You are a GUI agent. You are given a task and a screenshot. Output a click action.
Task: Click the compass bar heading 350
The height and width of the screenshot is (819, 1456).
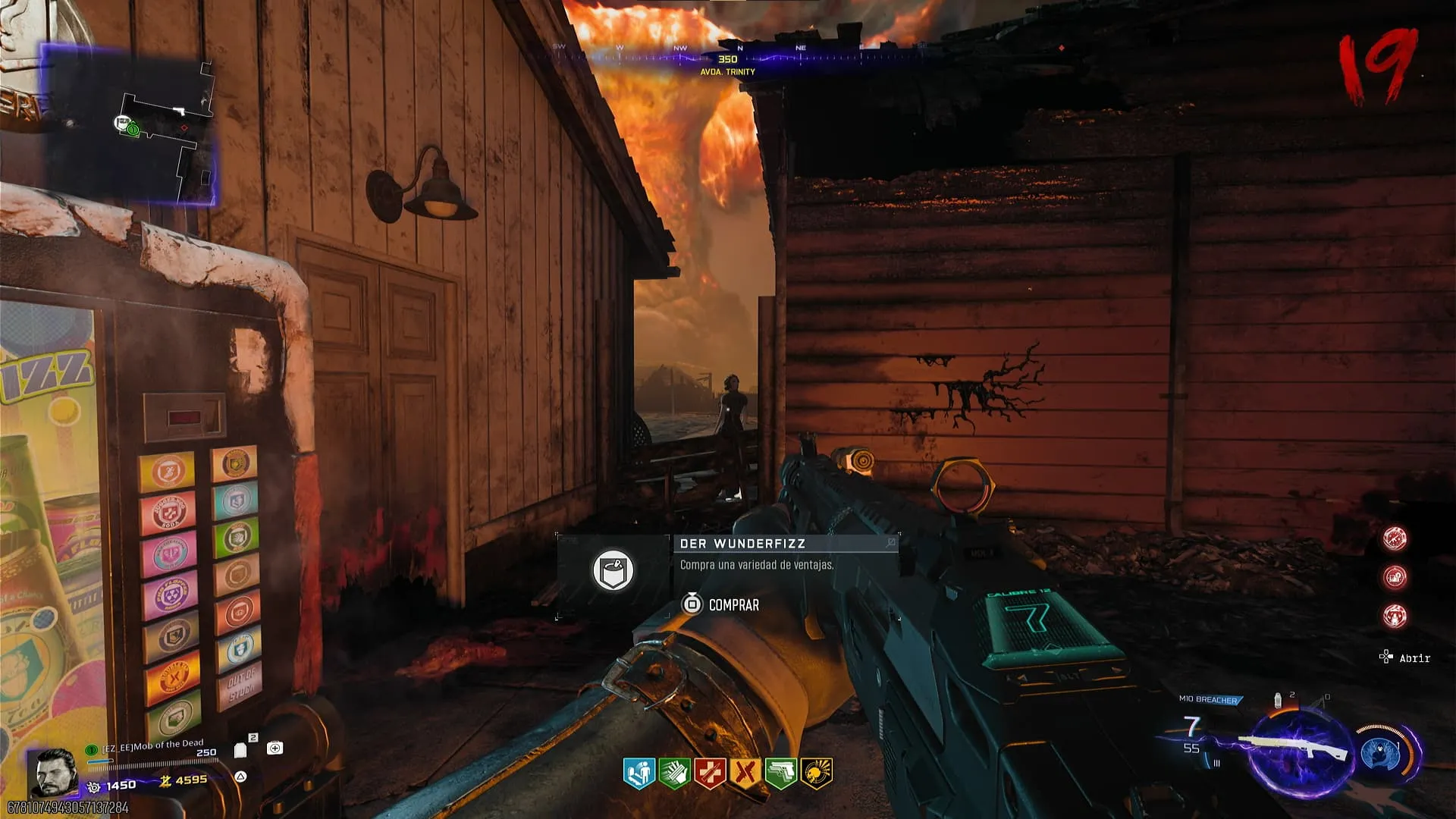[x=728, y=59]
